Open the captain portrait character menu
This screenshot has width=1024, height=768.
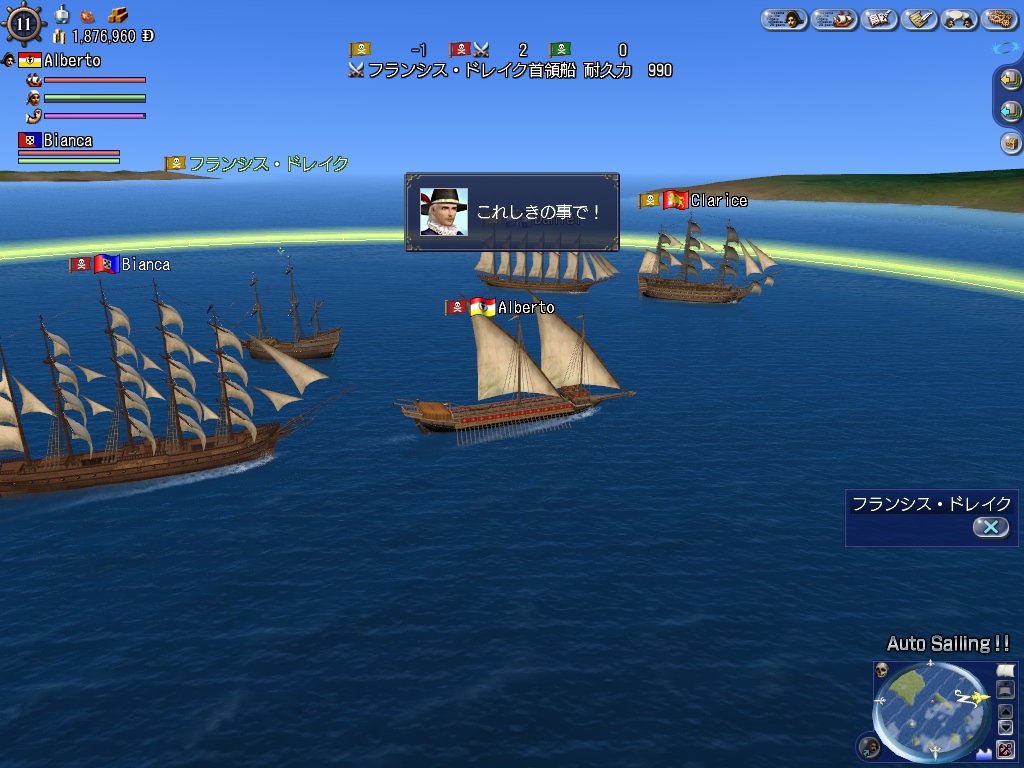(784, 19)
